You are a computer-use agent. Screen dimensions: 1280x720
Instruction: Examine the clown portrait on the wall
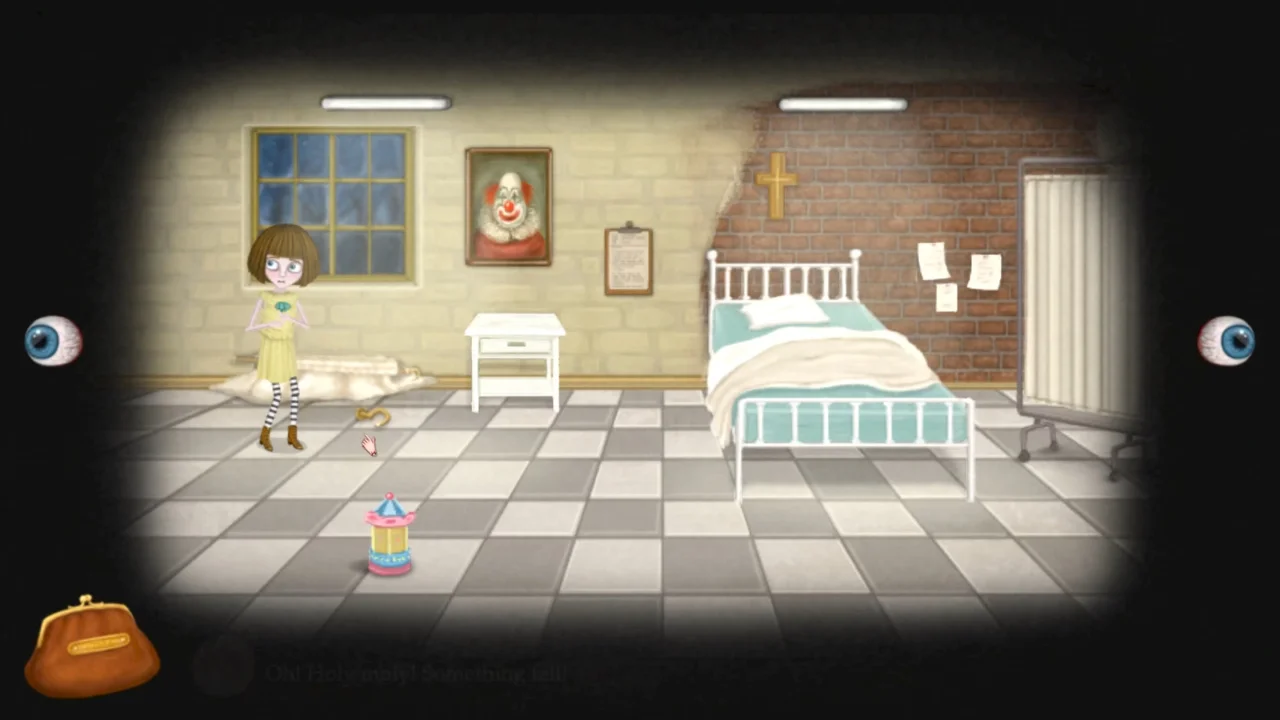point(508,205)
